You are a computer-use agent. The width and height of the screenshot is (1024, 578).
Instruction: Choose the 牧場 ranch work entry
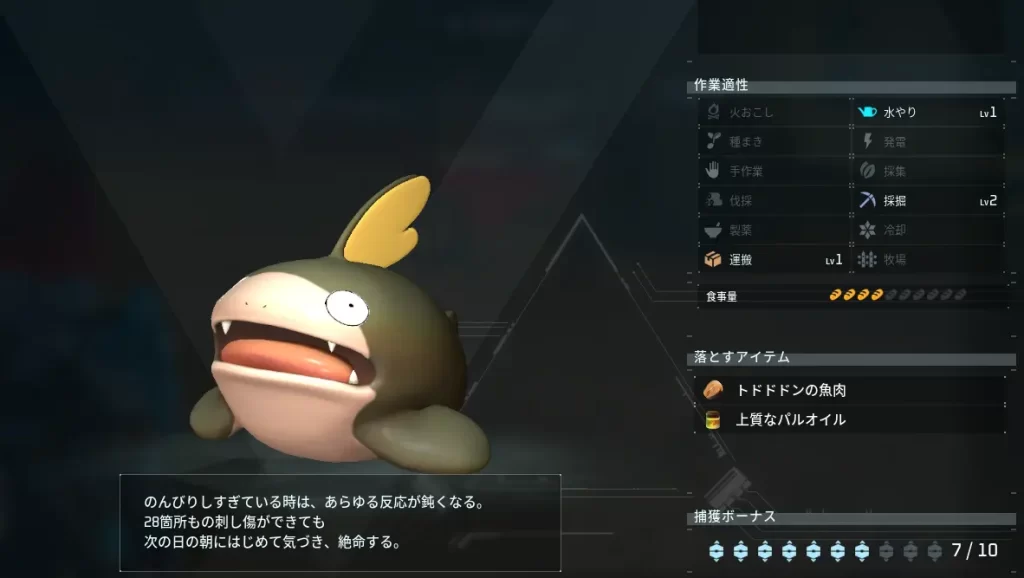pos(927,259)
